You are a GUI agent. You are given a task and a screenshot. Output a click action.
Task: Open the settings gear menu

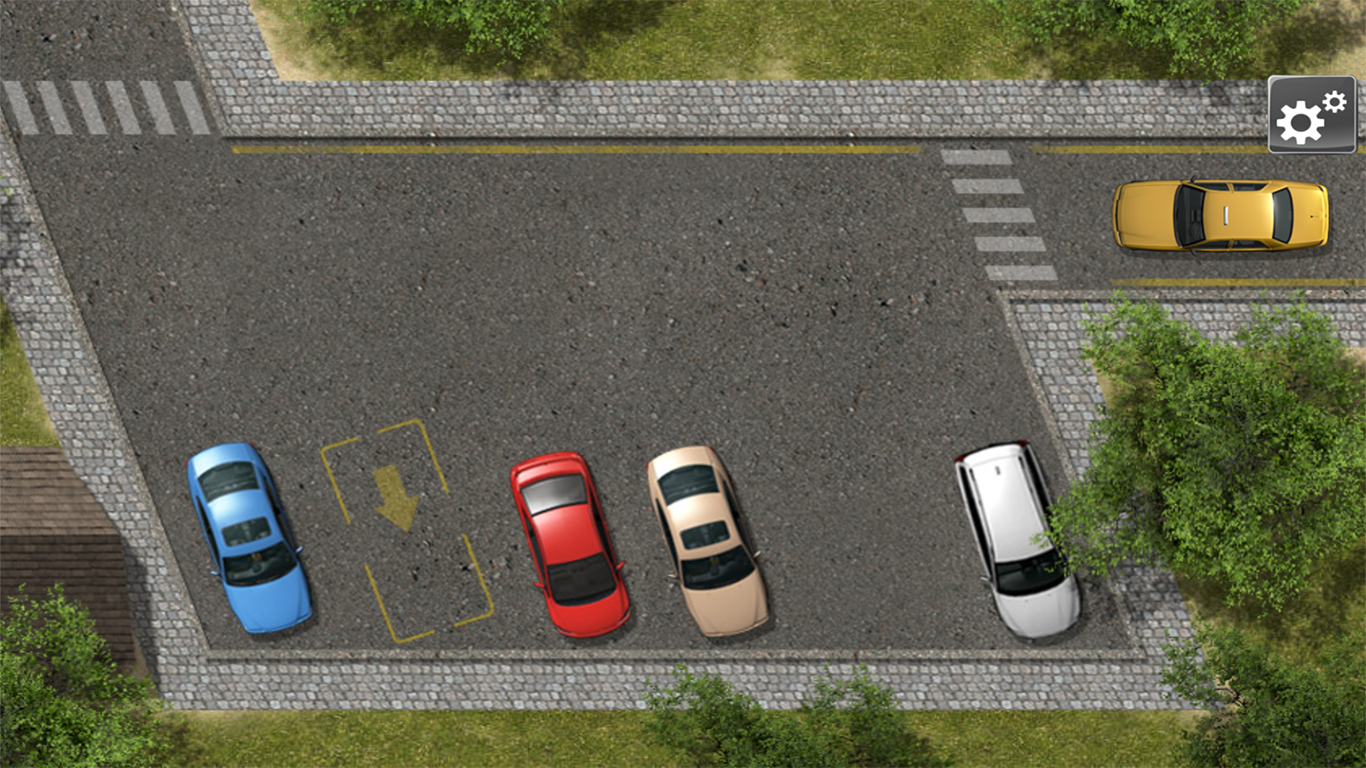pos(1311,114)
